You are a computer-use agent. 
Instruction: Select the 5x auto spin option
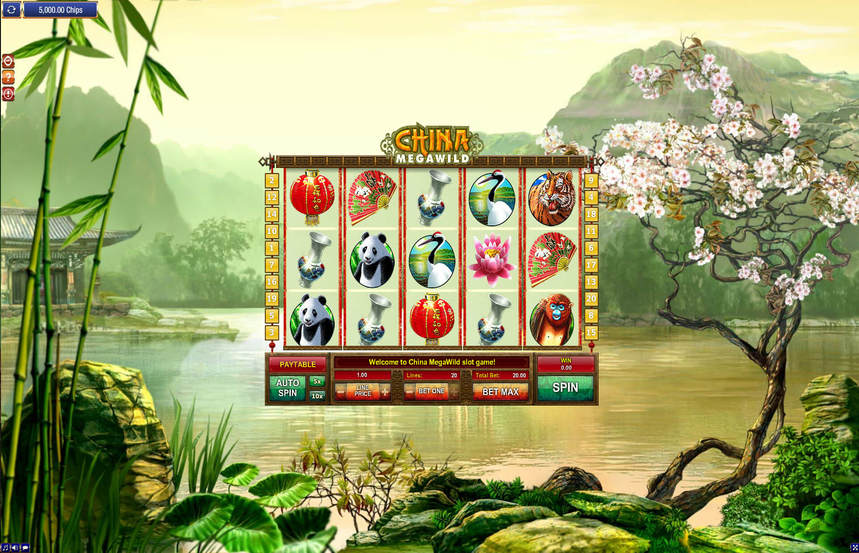point(317,381)
